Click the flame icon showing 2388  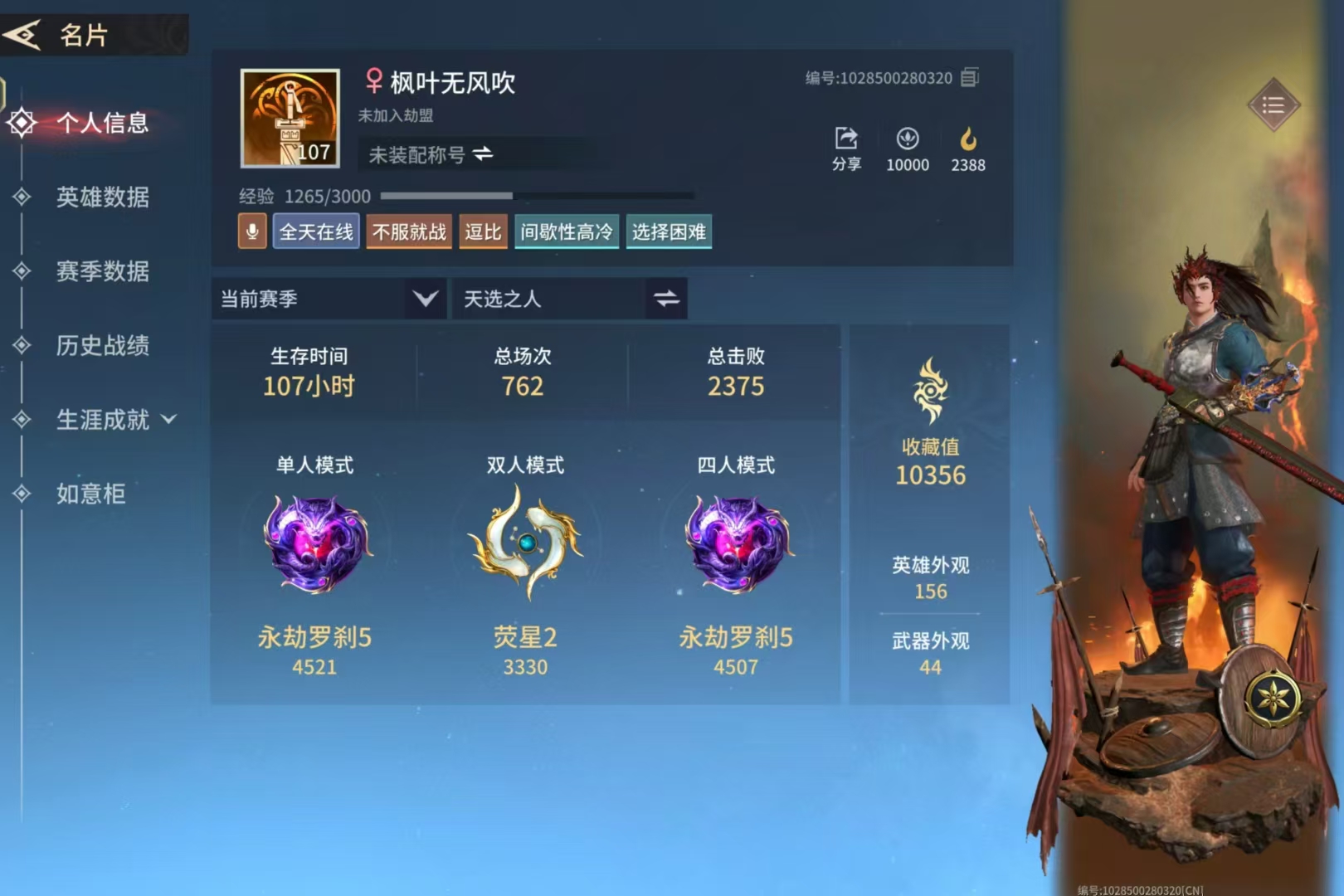click(x=967, y=148)
